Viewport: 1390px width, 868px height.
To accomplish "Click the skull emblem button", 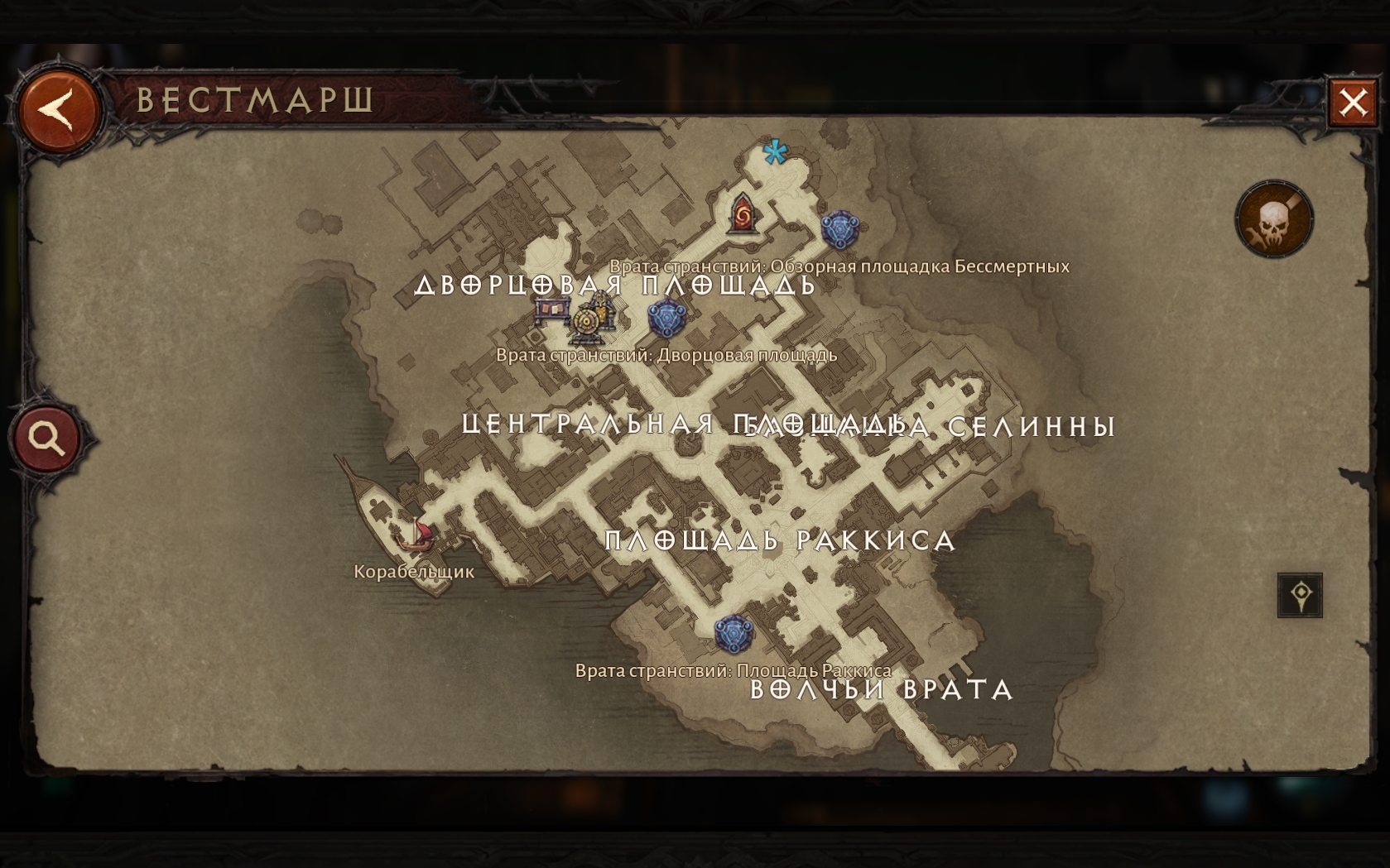I will (x=1273, y=220).
